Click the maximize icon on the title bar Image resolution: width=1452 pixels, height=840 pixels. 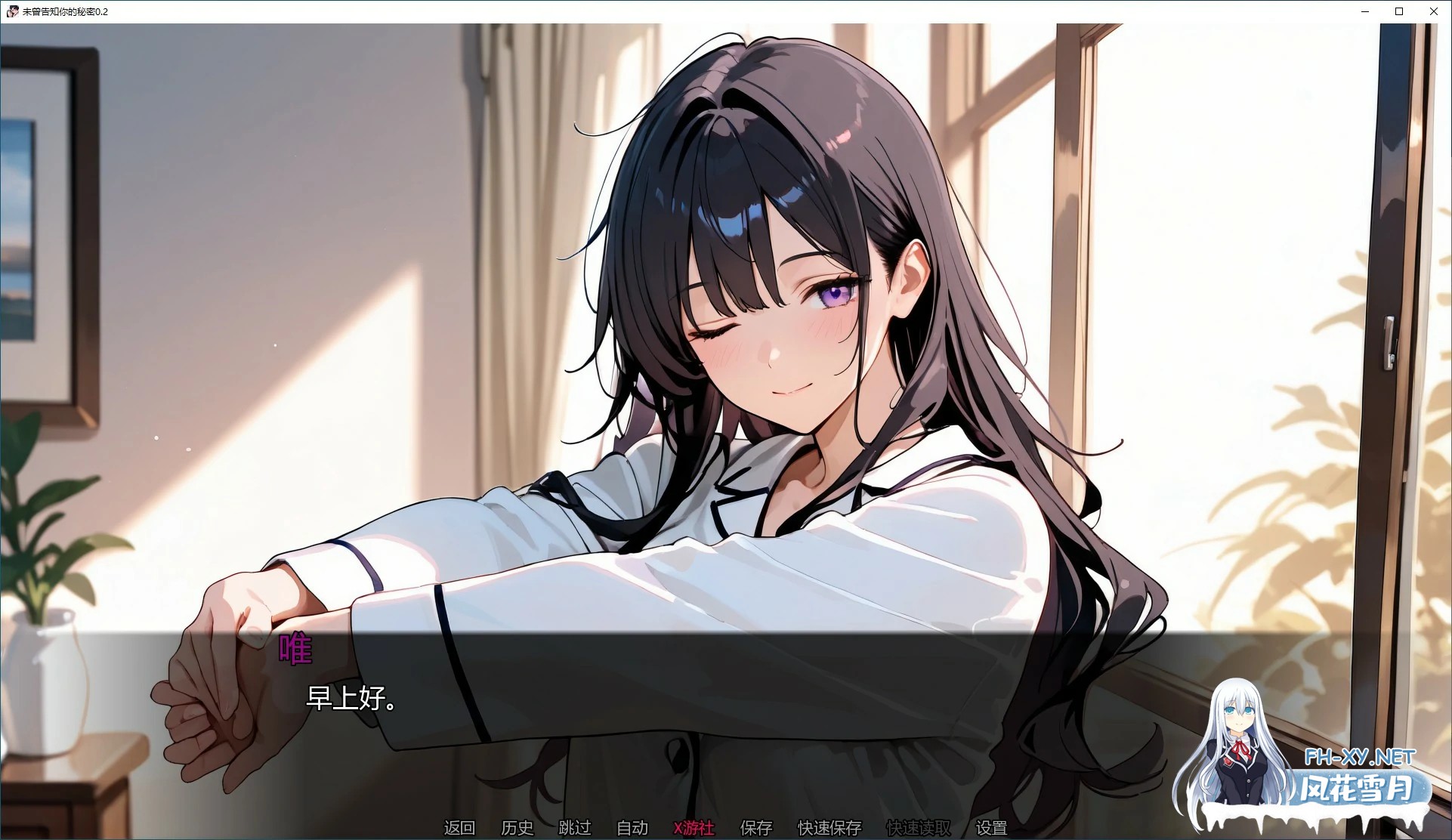[x=1399, y=11]
